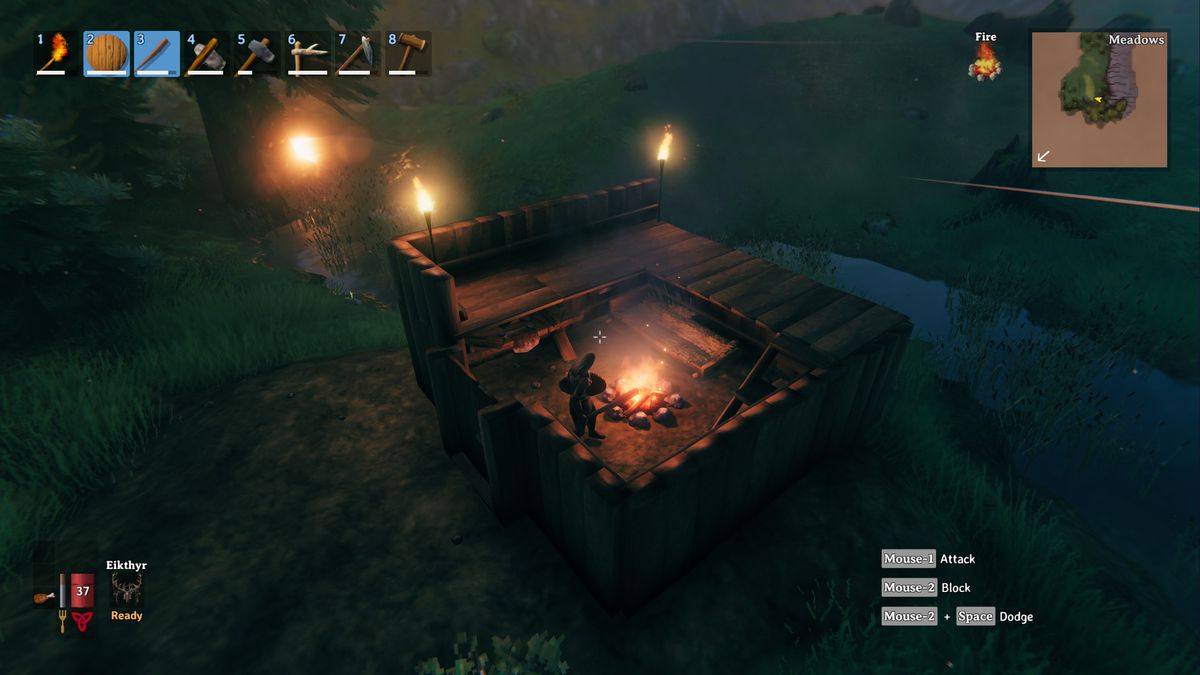Select the antler pickaxe slot
Screen dimensions: 1200x675
[x=307, y=54]
